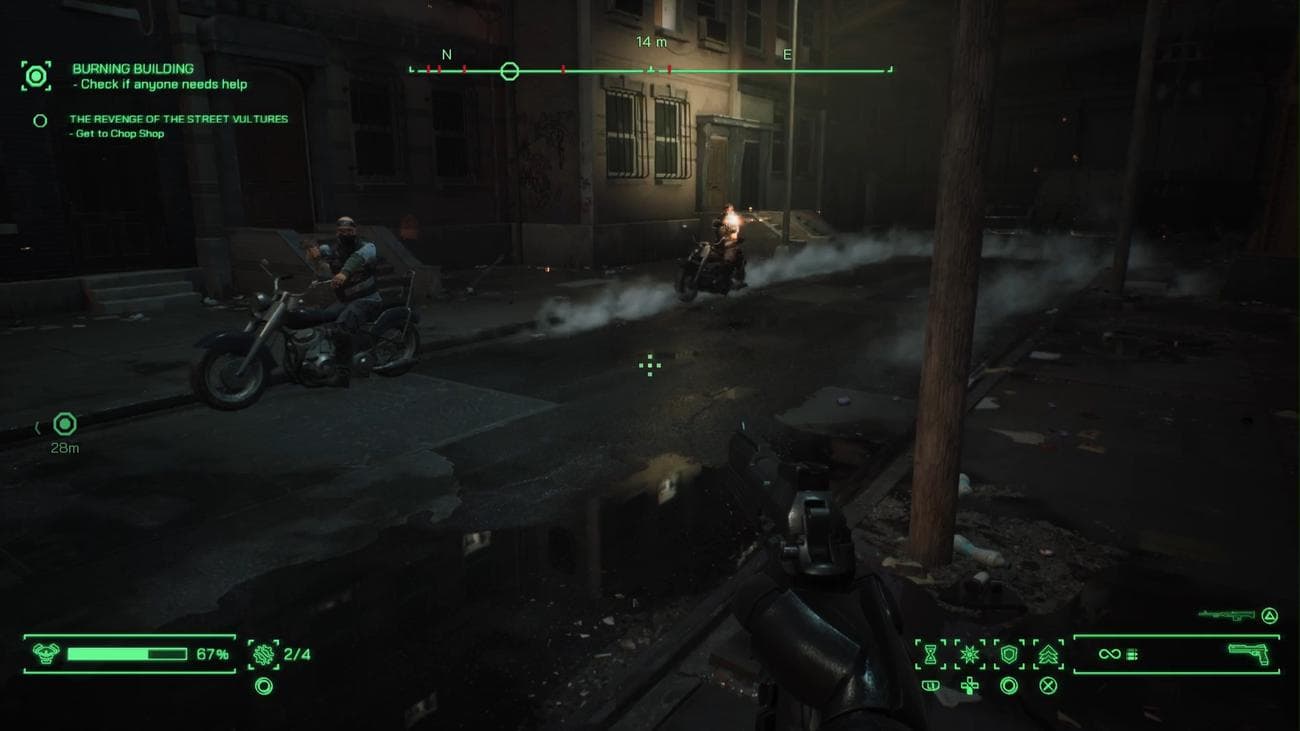The width and height of the screenshot is (1300, 731).
Task: Activate the triple-chevron dash ability
Action: 1048,654
